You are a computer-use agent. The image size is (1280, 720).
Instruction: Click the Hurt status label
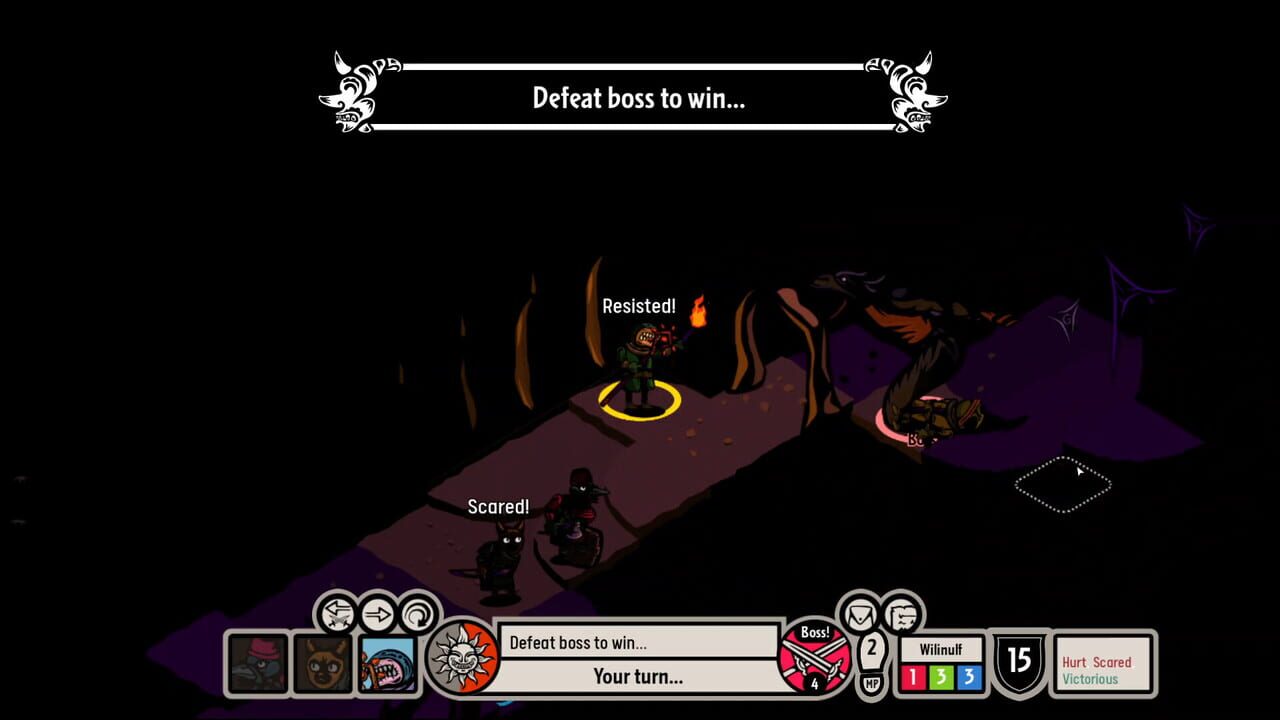pyautogui.click(x=1075, y=662)
